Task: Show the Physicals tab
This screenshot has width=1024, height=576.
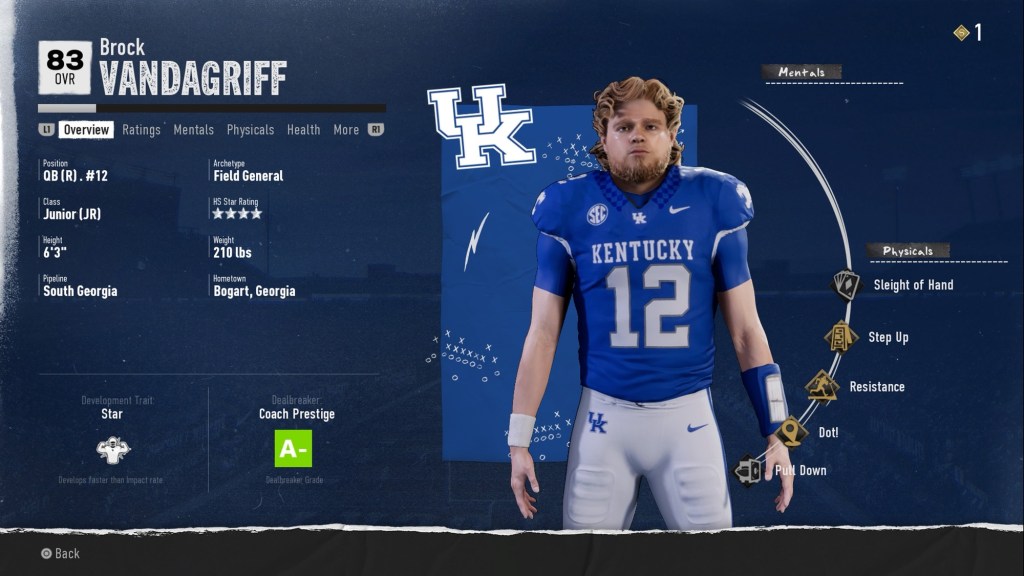Action: 250,130
